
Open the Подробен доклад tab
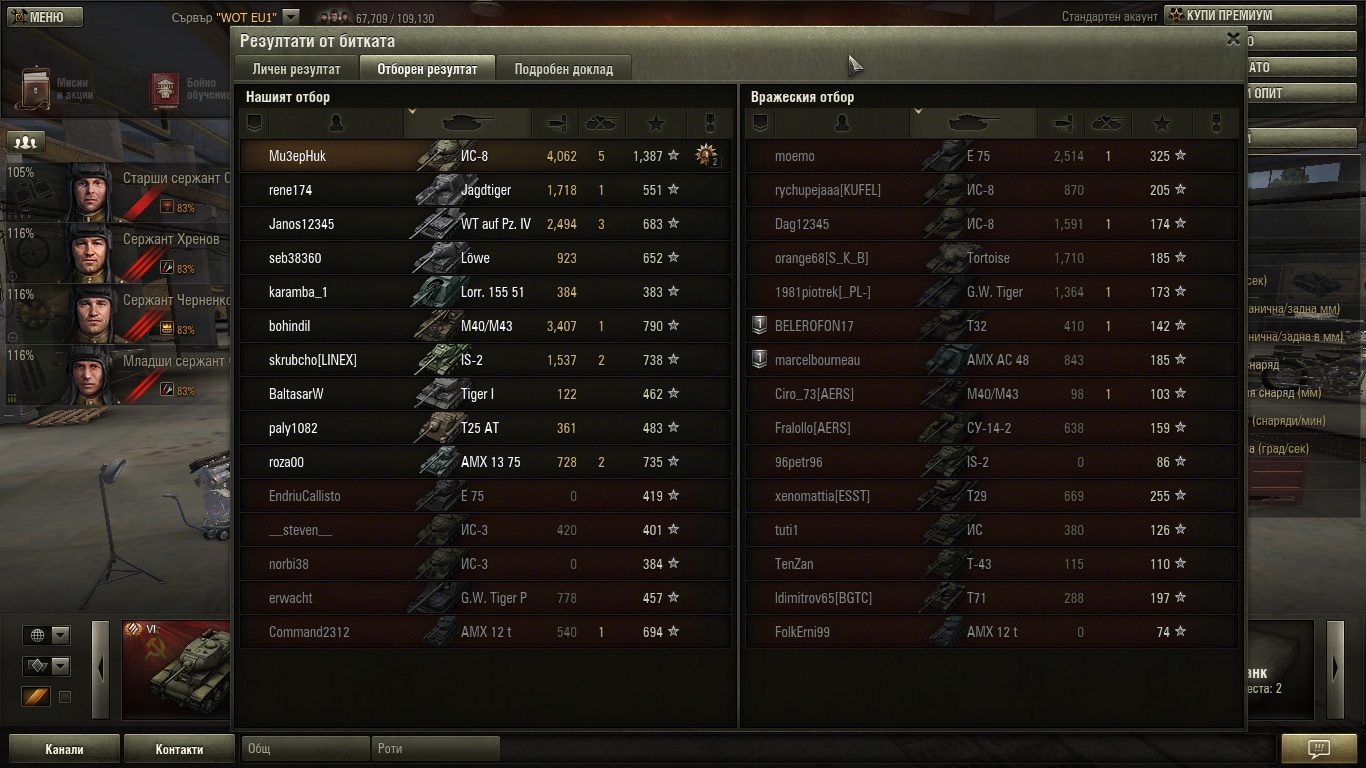click(563, 69)
